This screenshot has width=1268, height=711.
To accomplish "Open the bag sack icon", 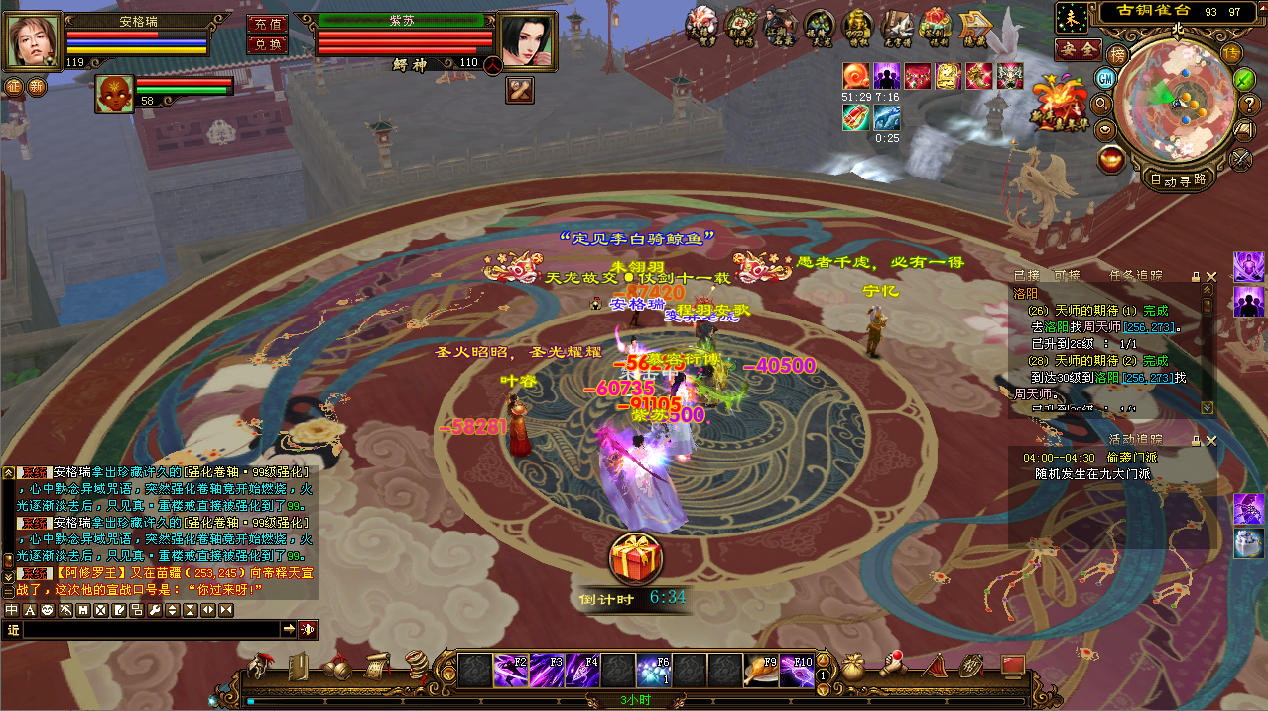I will 853,667.
